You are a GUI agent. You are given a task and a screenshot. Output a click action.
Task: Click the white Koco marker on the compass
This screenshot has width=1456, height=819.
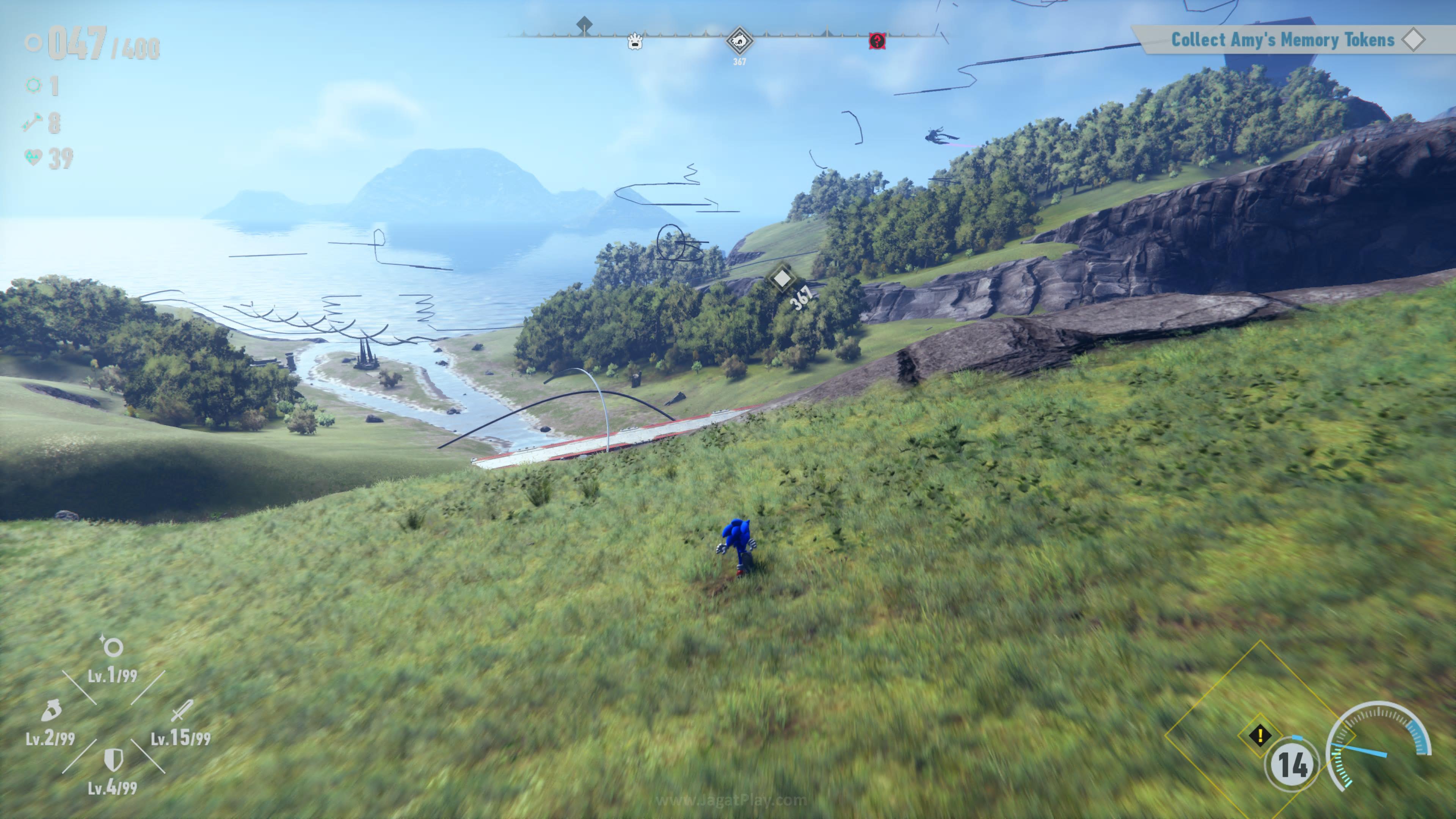pyautogui.click(x=635, y=41)
